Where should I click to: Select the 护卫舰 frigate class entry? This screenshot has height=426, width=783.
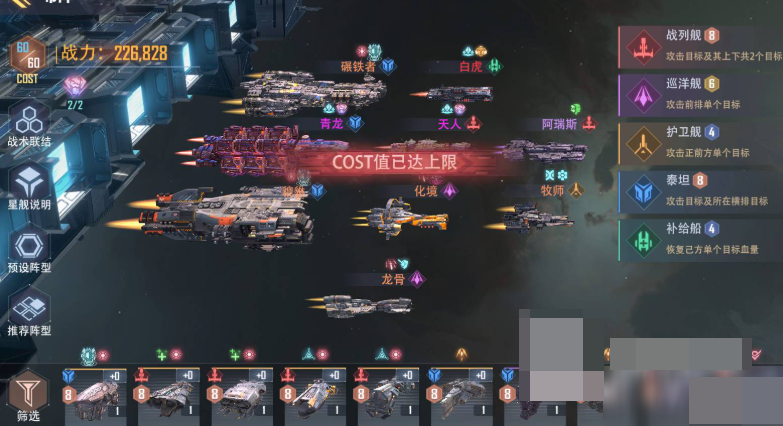pyautogui.click(x=700, y=143)
